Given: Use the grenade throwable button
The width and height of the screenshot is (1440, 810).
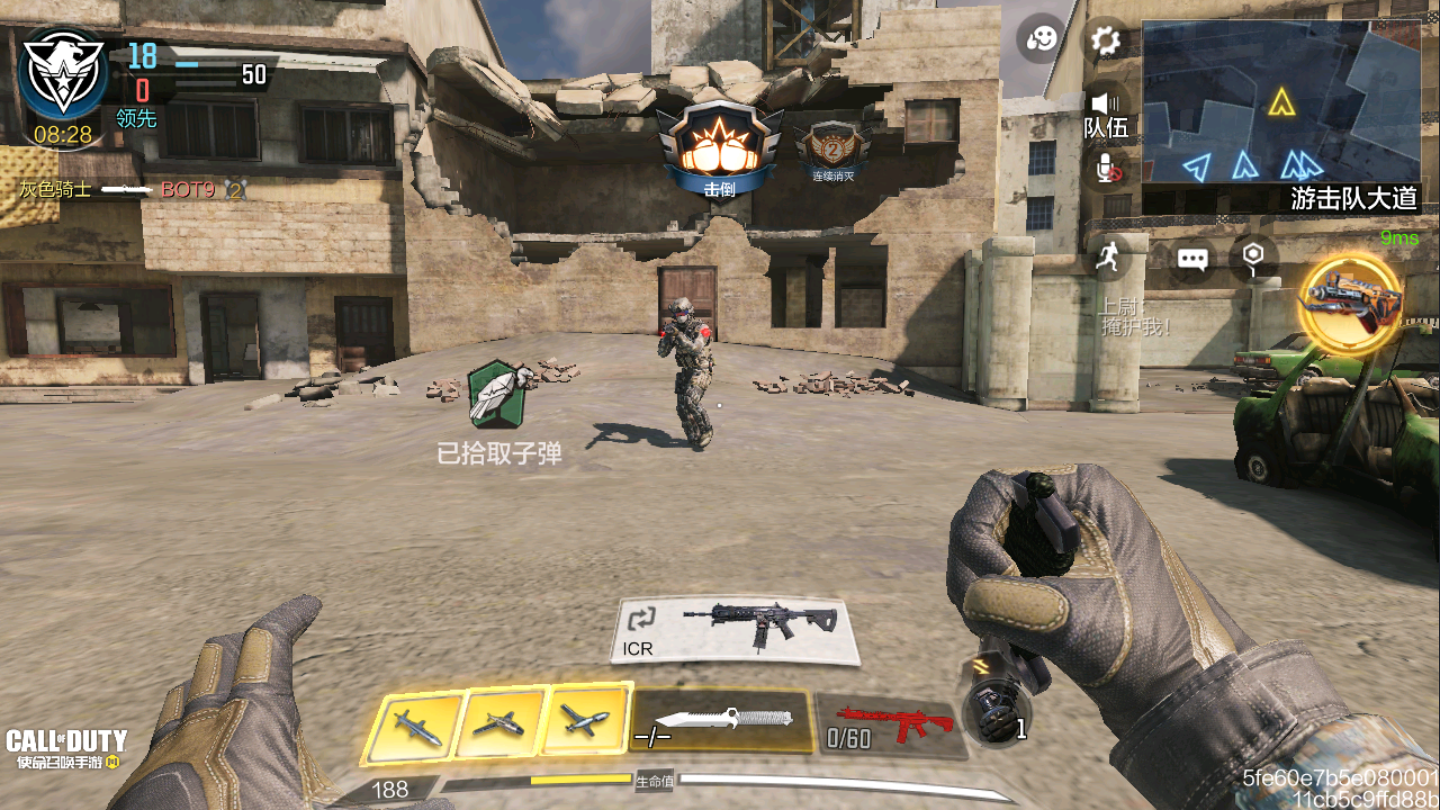Looking at the screenshot, I should coord(998,712).
